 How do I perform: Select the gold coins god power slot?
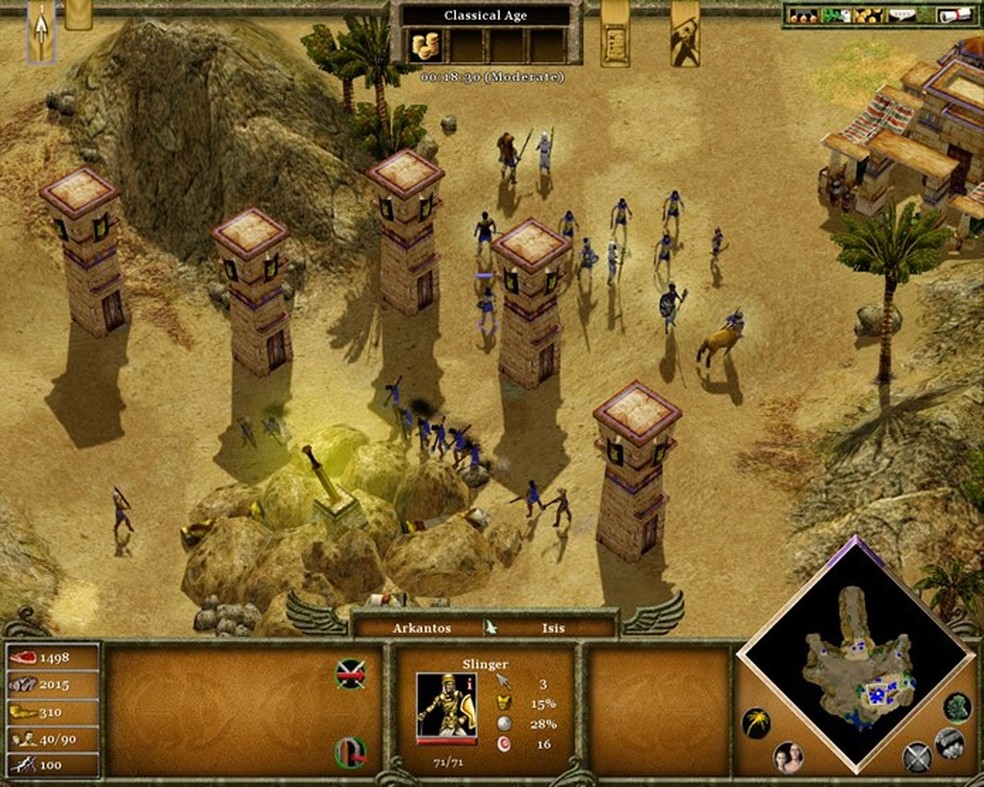tap(425, 45)
